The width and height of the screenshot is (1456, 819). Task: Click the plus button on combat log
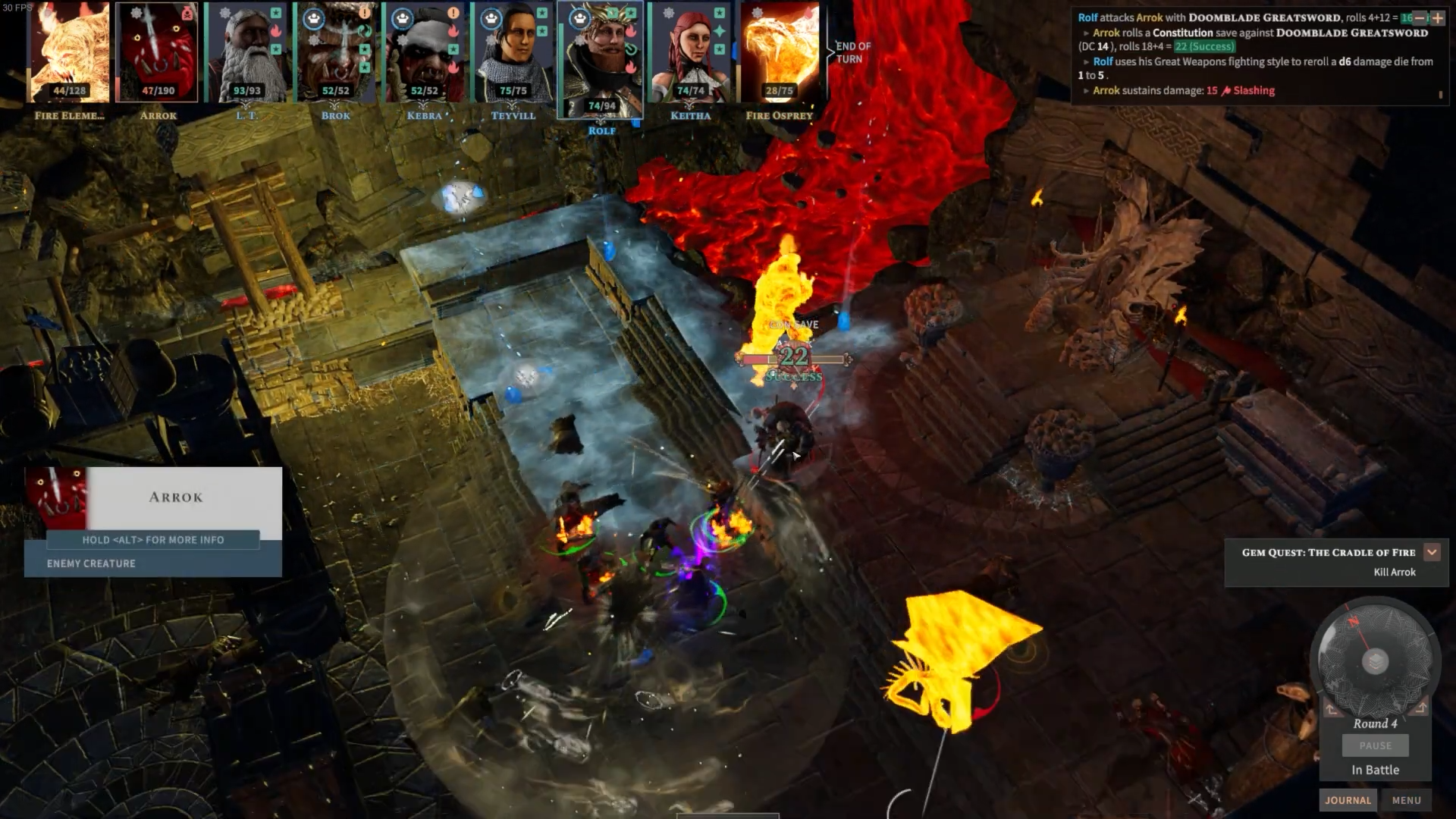point(1437,17)
